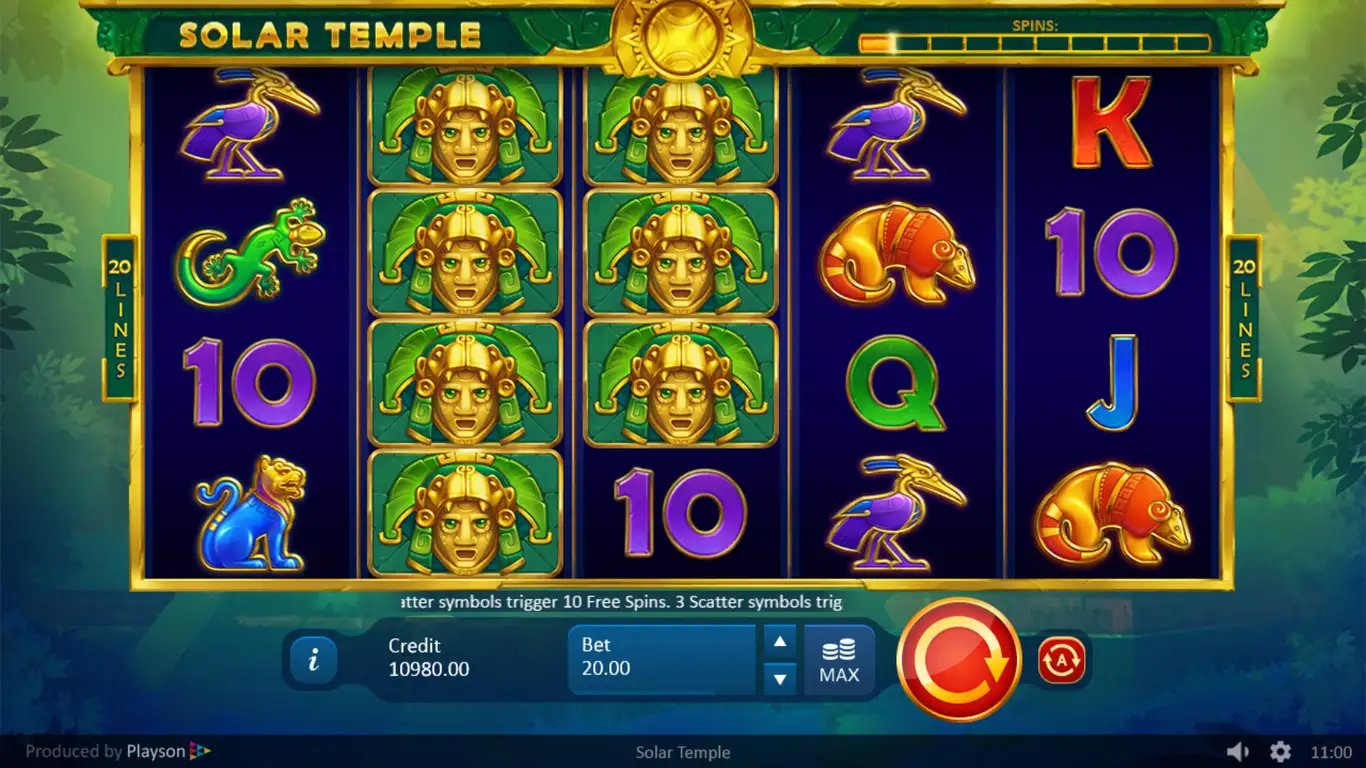This screenshot has height=768, width=1366.
Task: Open settings with the gear icon
Action: pos(1280,752)
